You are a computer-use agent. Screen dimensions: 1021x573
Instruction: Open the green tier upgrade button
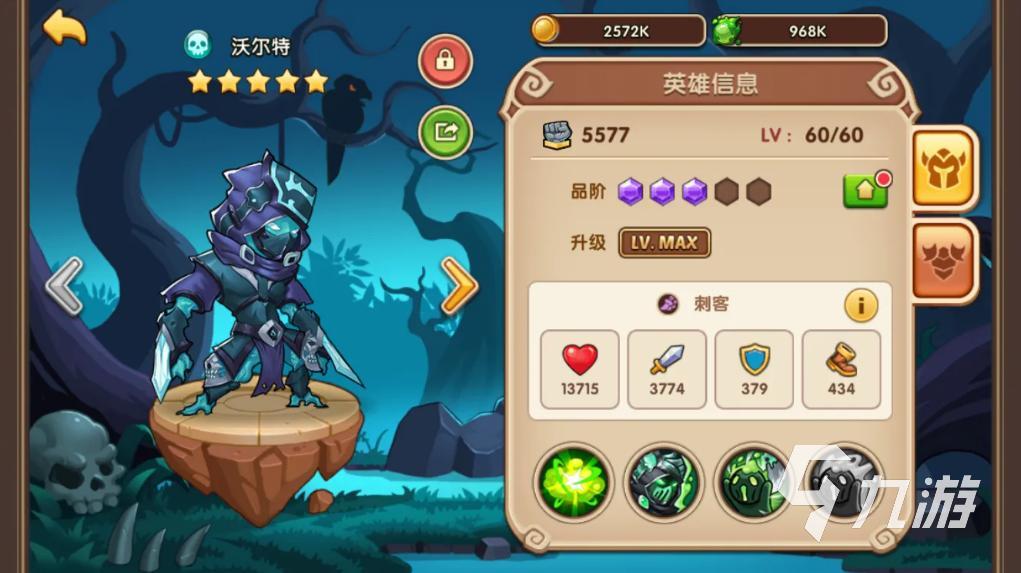tap(865, 190)
